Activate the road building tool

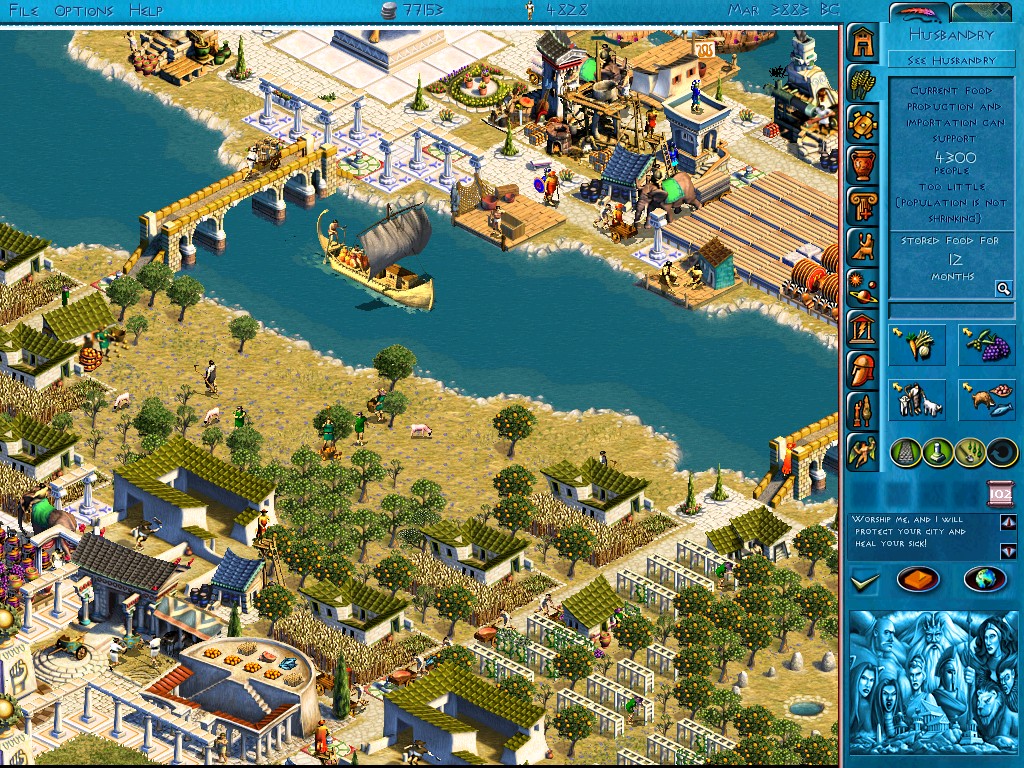coord(905,452)
